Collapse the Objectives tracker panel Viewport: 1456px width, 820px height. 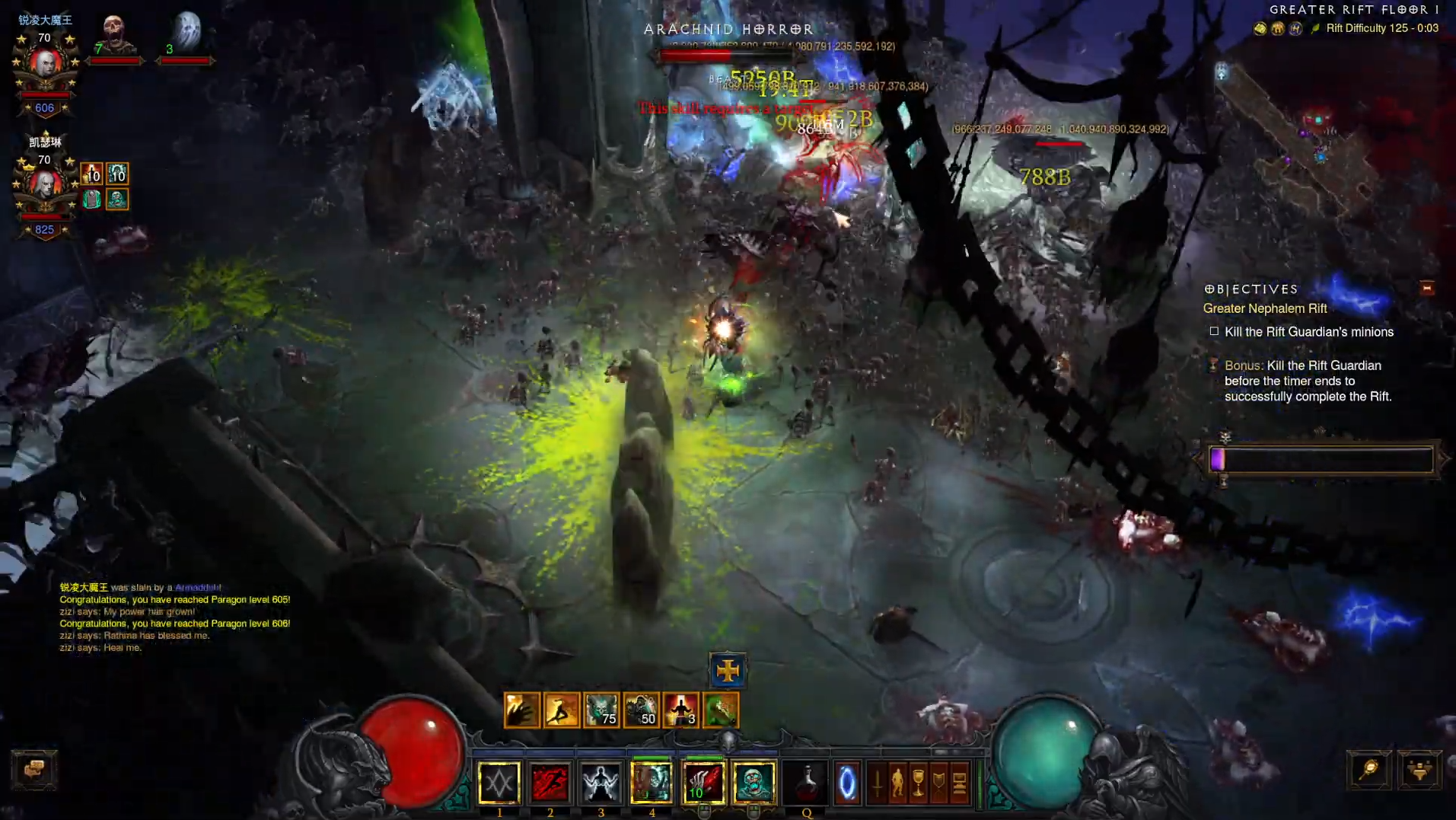[1427, 288]
